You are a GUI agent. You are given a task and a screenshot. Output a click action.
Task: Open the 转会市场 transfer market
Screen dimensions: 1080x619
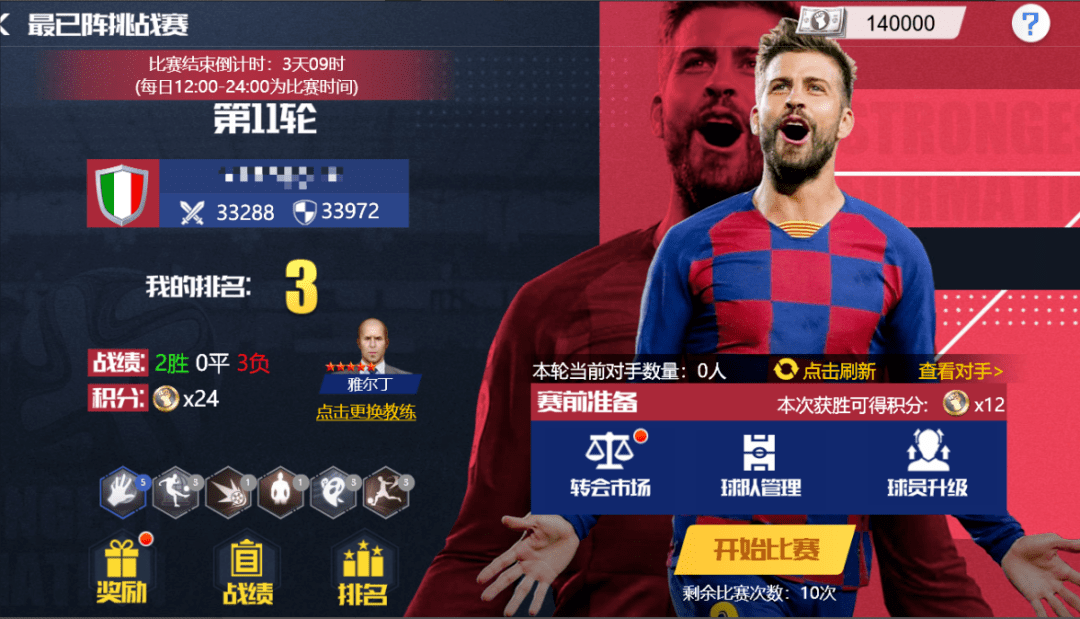pos(610,465)
